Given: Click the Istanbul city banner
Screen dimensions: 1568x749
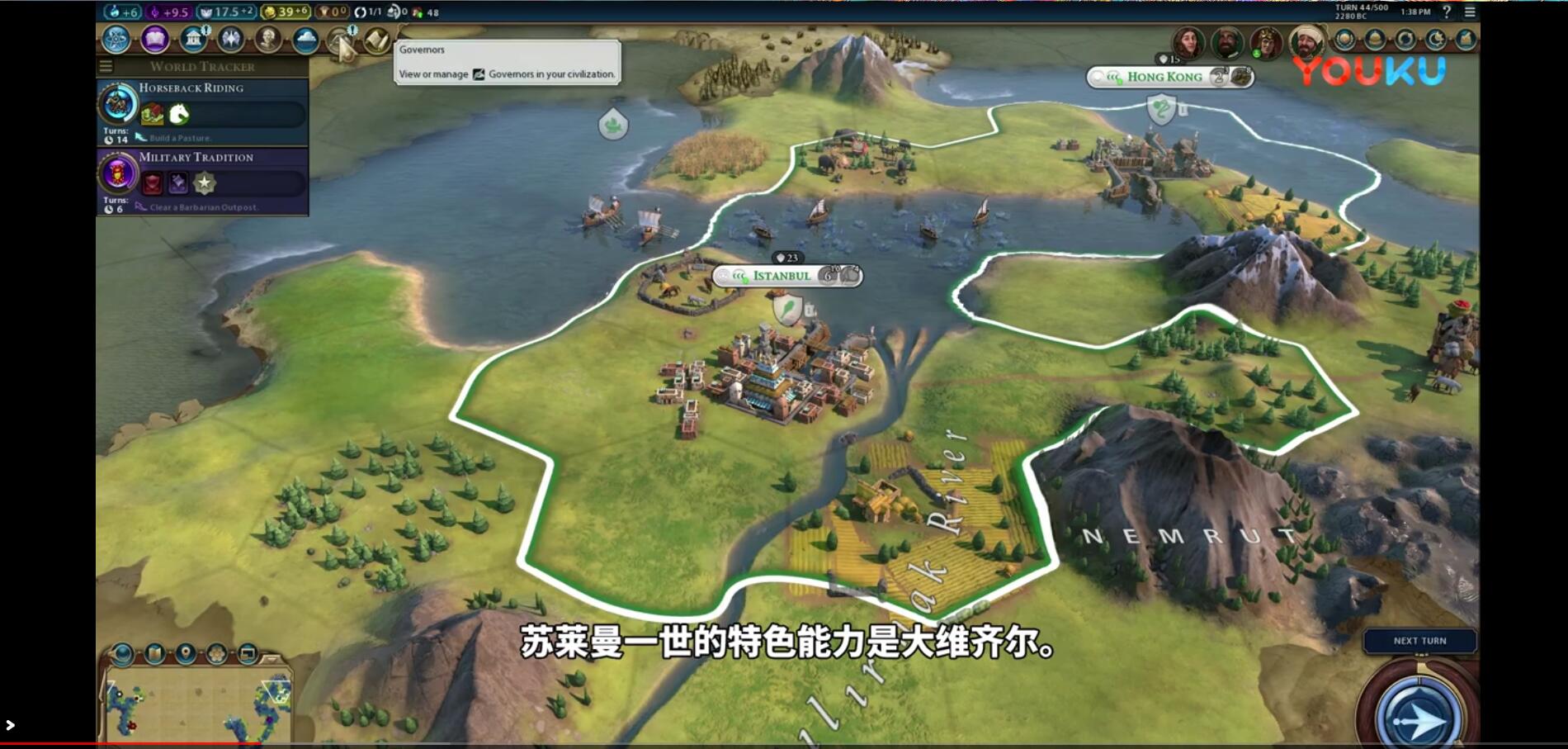Looking at the screenshot, I should pos(781,276).
